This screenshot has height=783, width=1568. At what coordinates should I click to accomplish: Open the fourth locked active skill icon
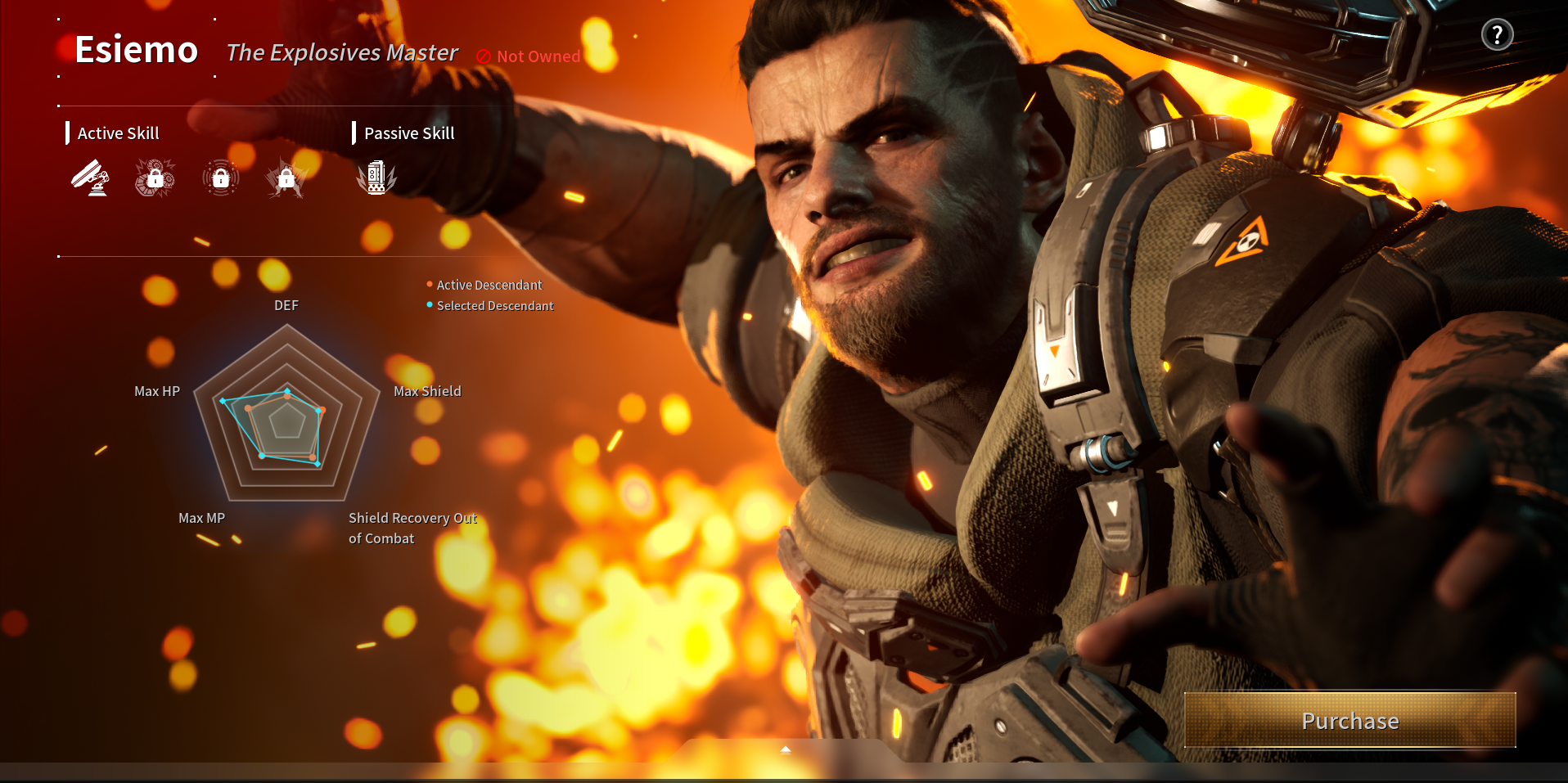[286, 178]
